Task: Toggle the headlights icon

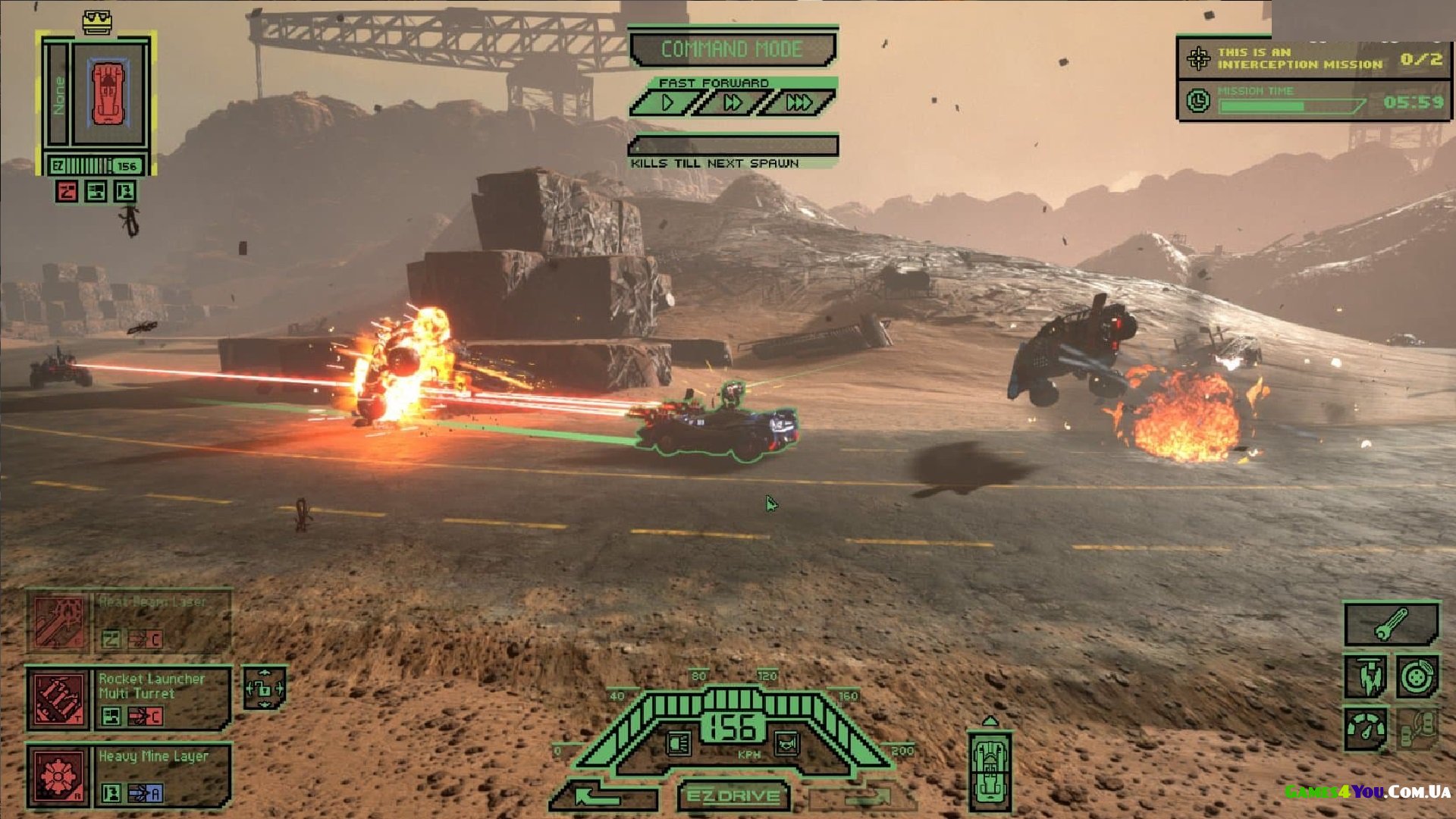Action: (x=678, y=742)
